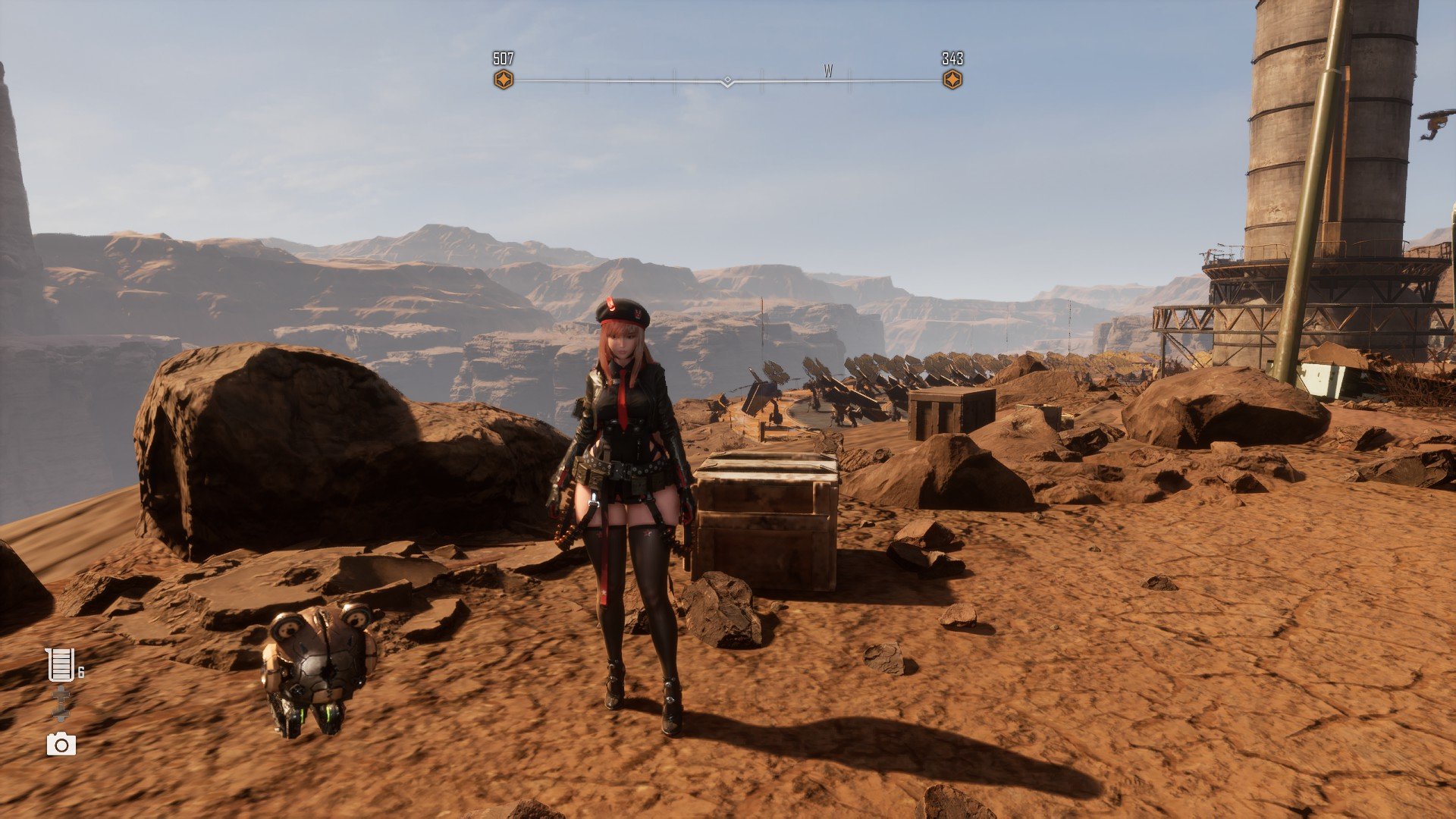1456x819 pixels.
Task: Select the consumable canister icon showing 6
Action: pos(60,665)
